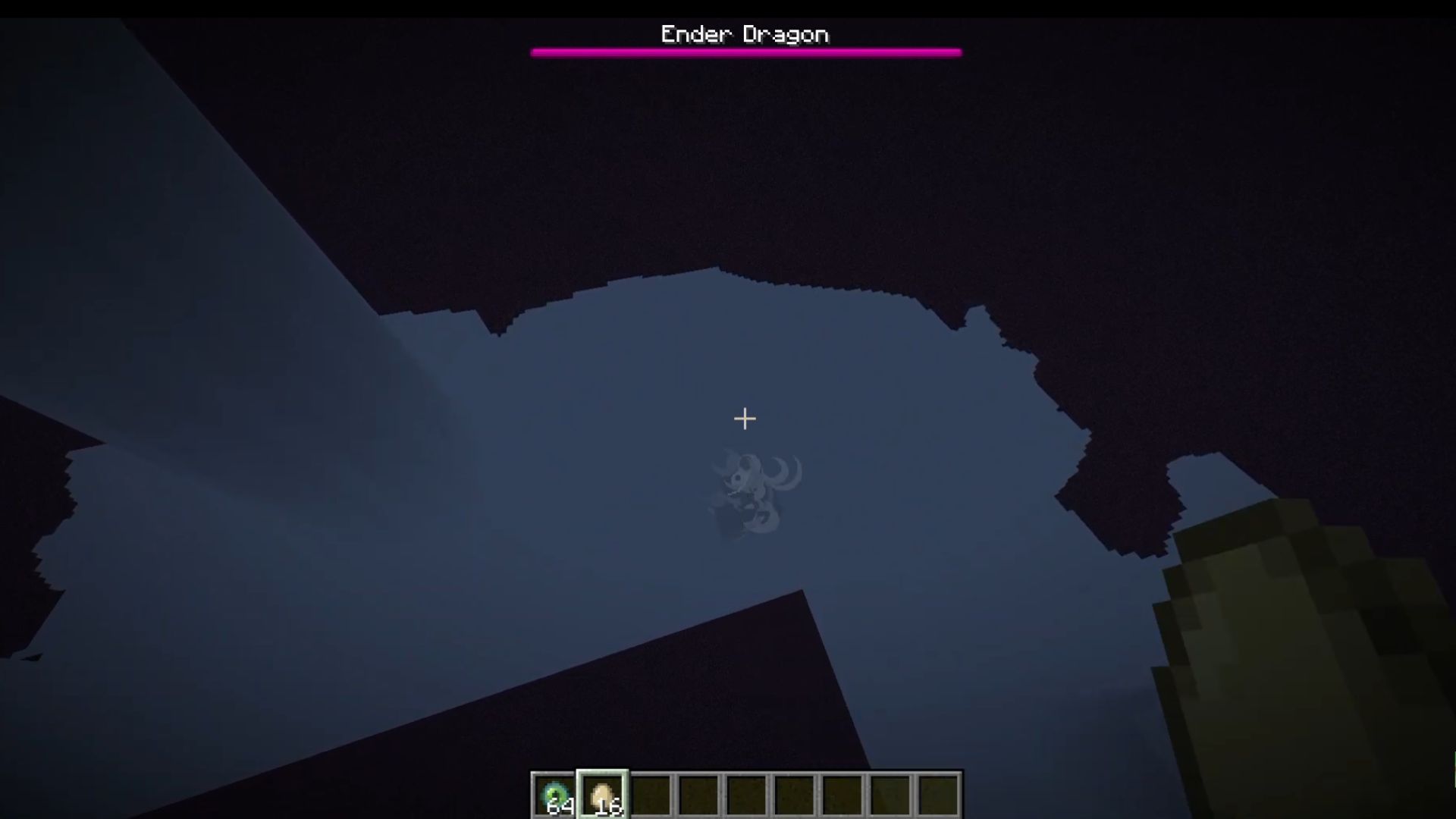Click the crosshair in screen center

[745, 419]
